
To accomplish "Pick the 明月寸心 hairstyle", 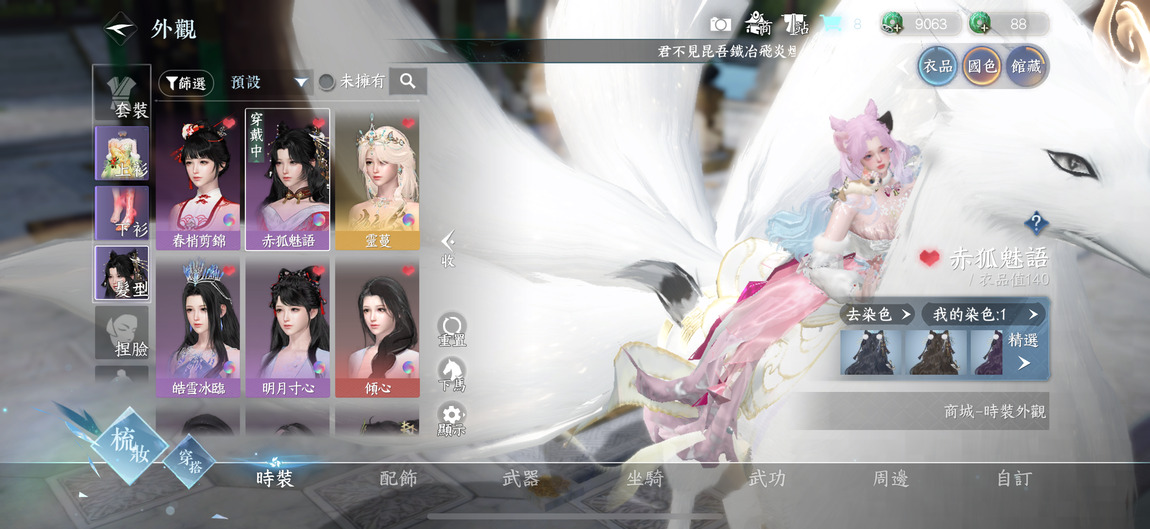I will (x=288, y=329).
